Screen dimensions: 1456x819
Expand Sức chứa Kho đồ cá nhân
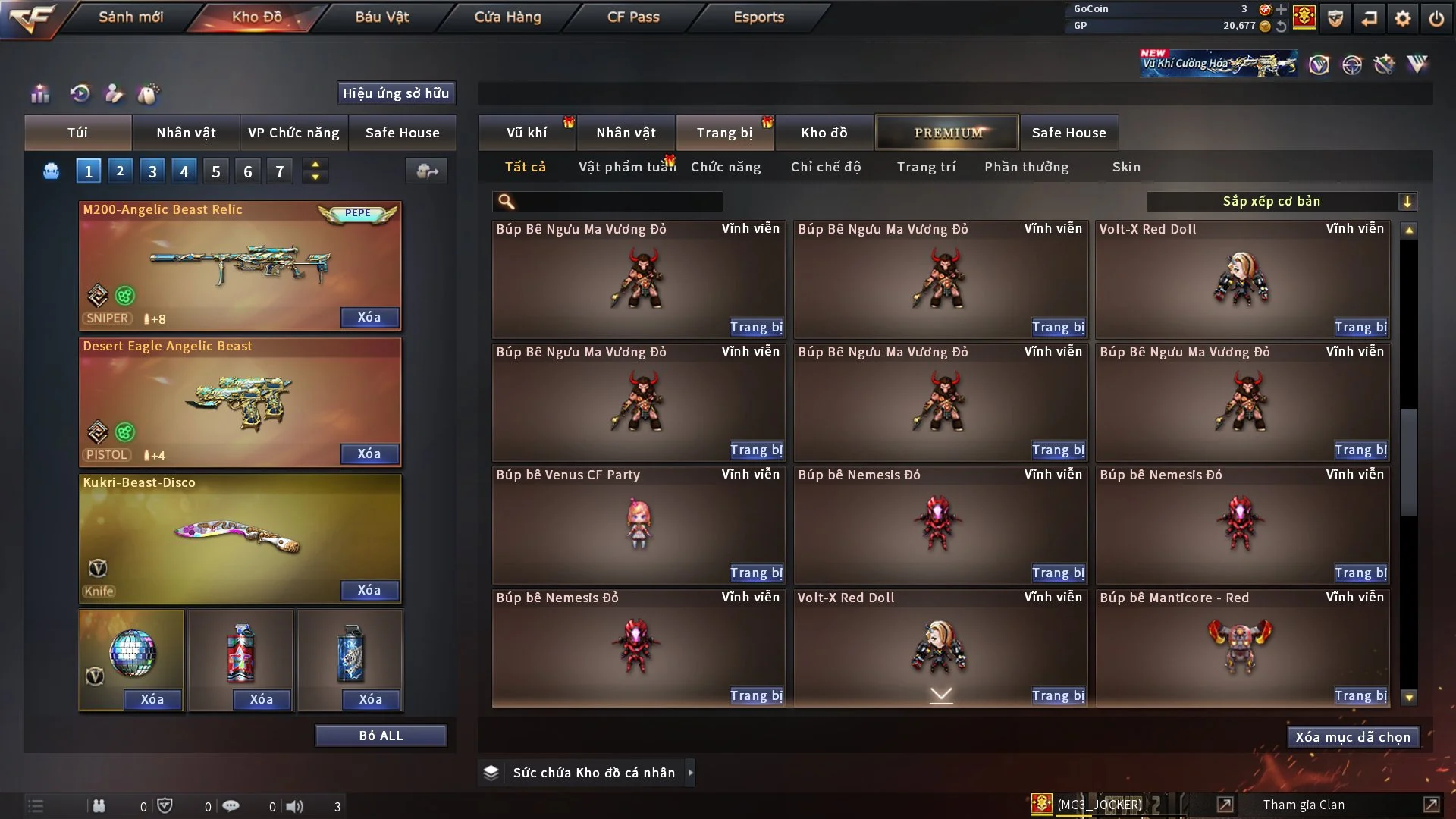click(690, 773)
